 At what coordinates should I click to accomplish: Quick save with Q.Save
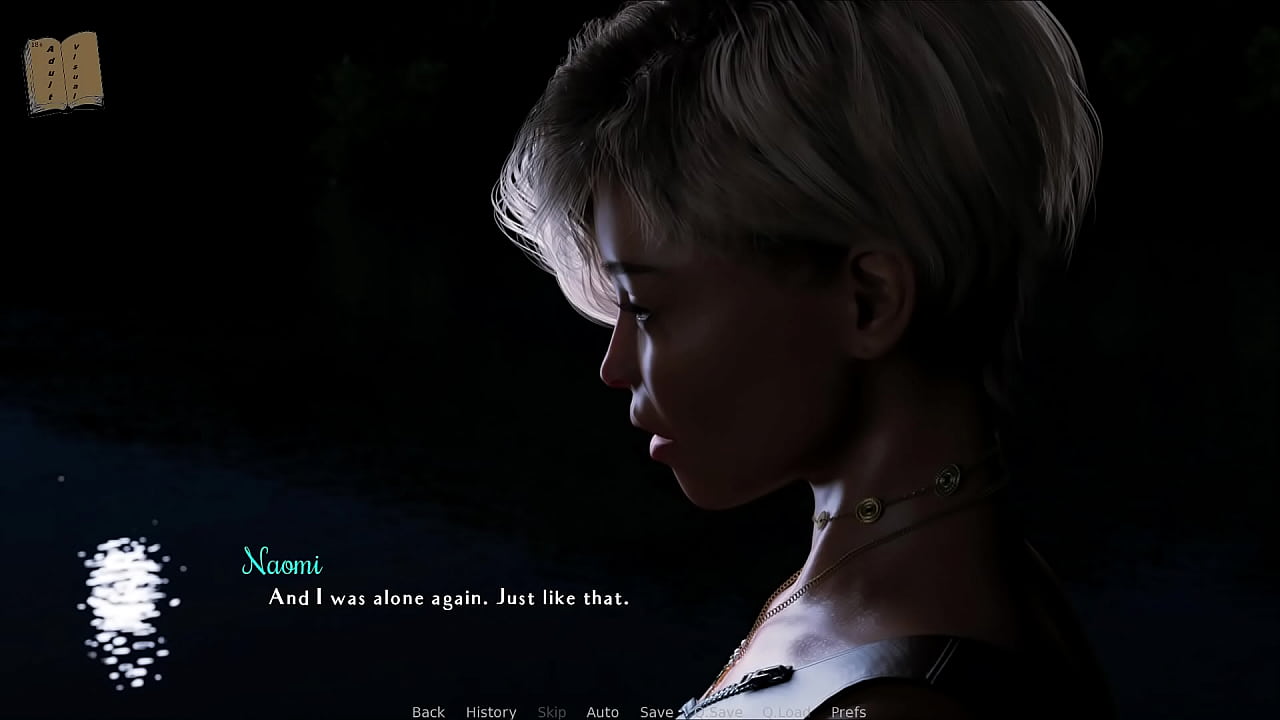click(718, 712)
